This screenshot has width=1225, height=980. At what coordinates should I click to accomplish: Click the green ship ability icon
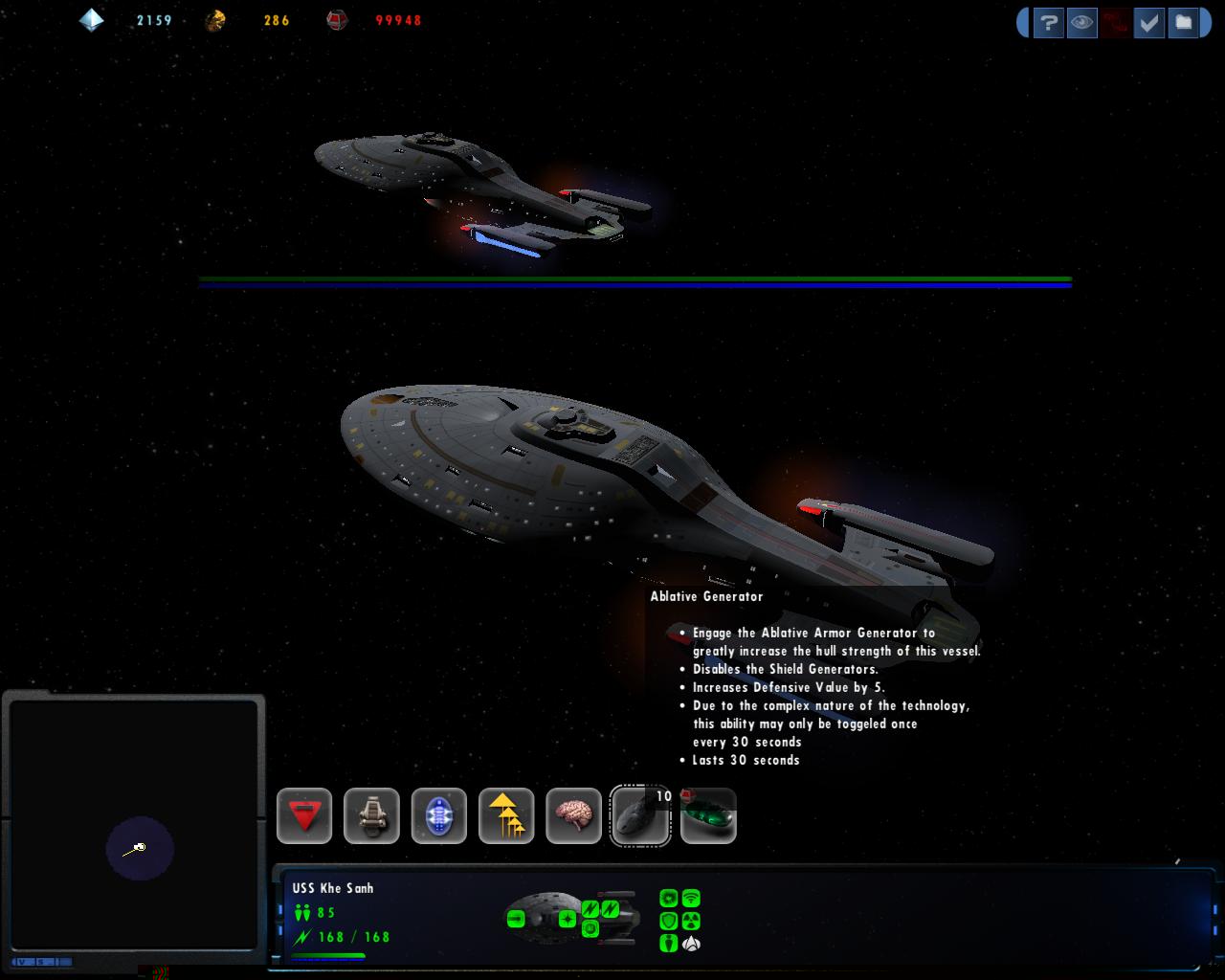tap(708, 815)
